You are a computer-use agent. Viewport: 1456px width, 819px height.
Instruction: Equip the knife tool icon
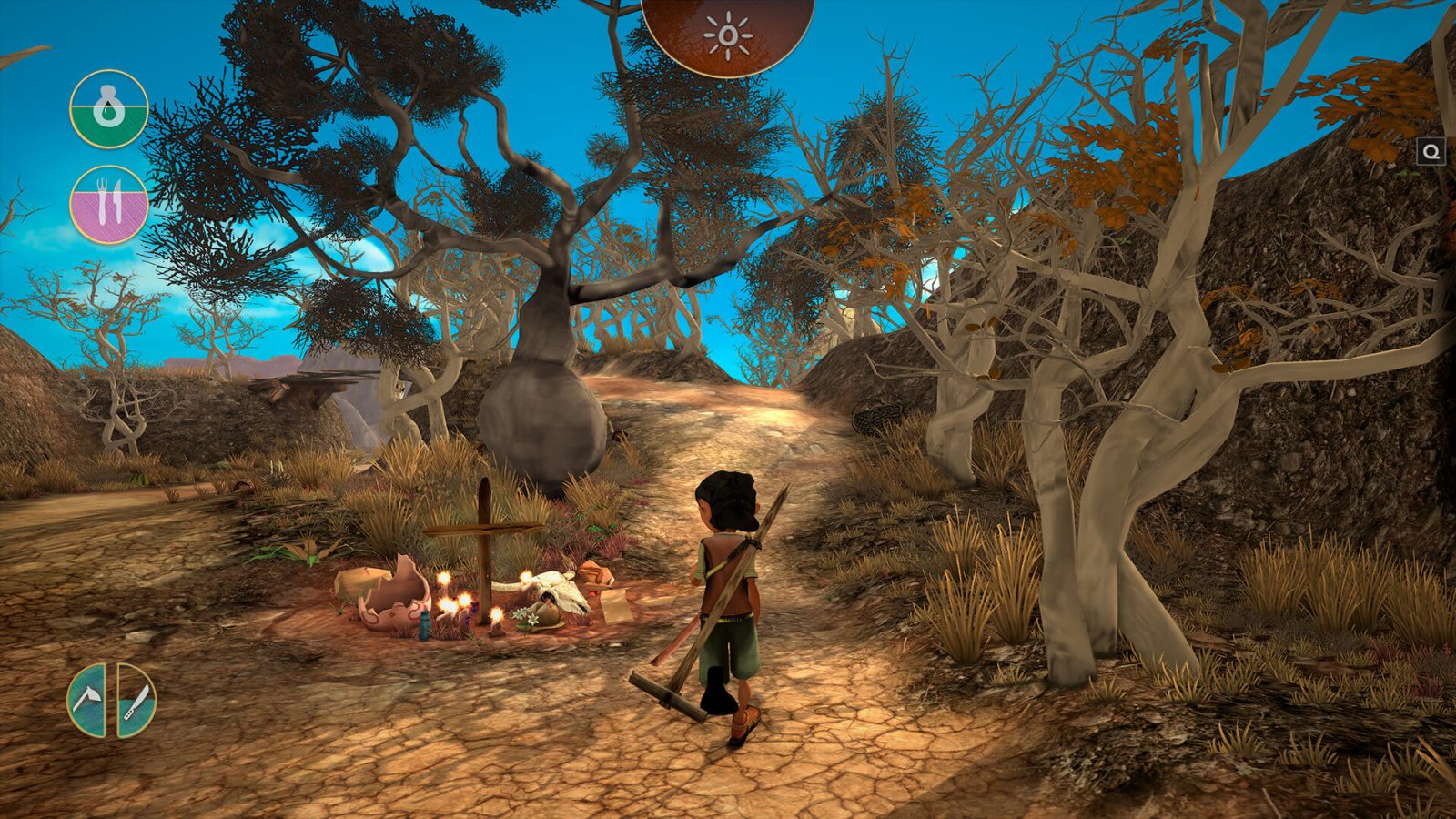point(136,701)
